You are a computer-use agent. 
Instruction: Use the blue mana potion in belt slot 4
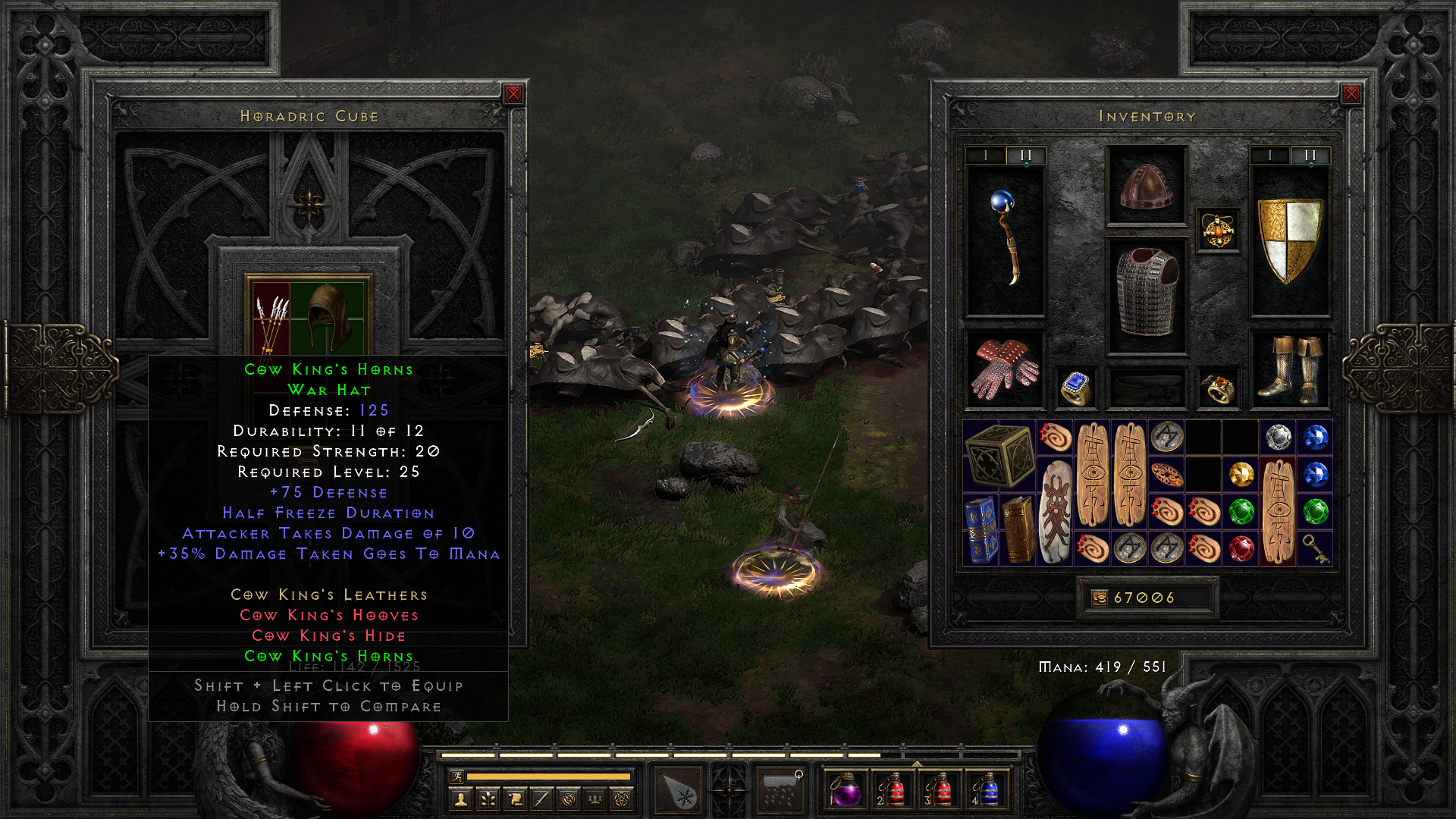tap(987, 790)
